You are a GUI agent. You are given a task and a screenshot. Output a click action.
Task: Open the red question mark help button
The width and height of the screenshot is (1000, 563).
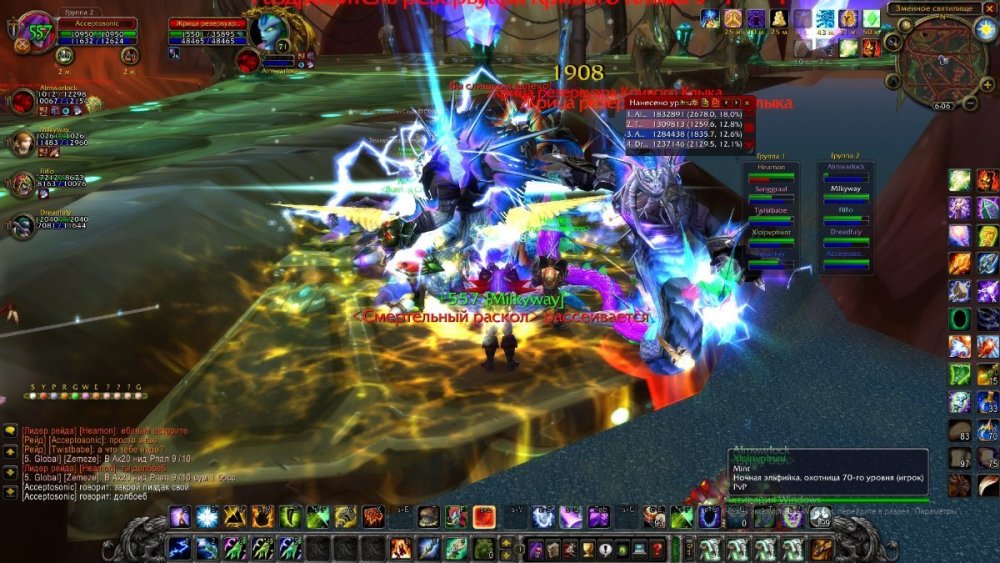657,548
